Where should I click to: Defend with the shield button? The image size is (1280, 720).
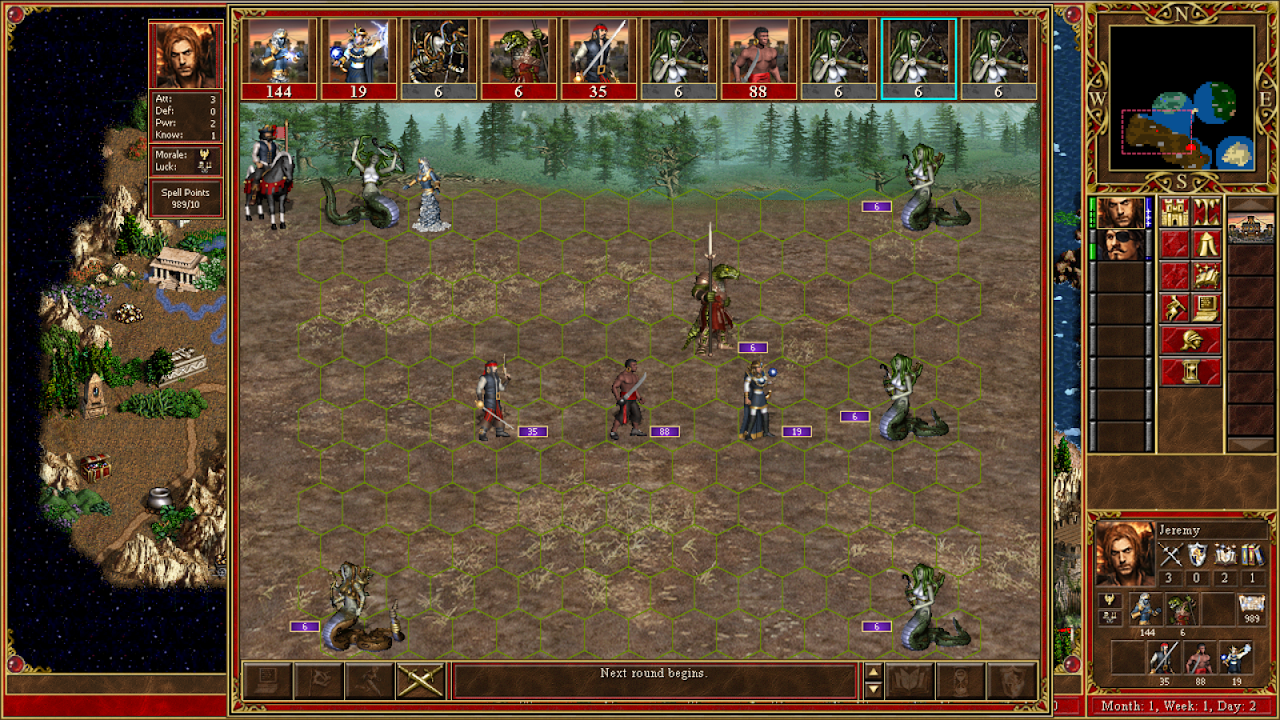[1011, 681]
